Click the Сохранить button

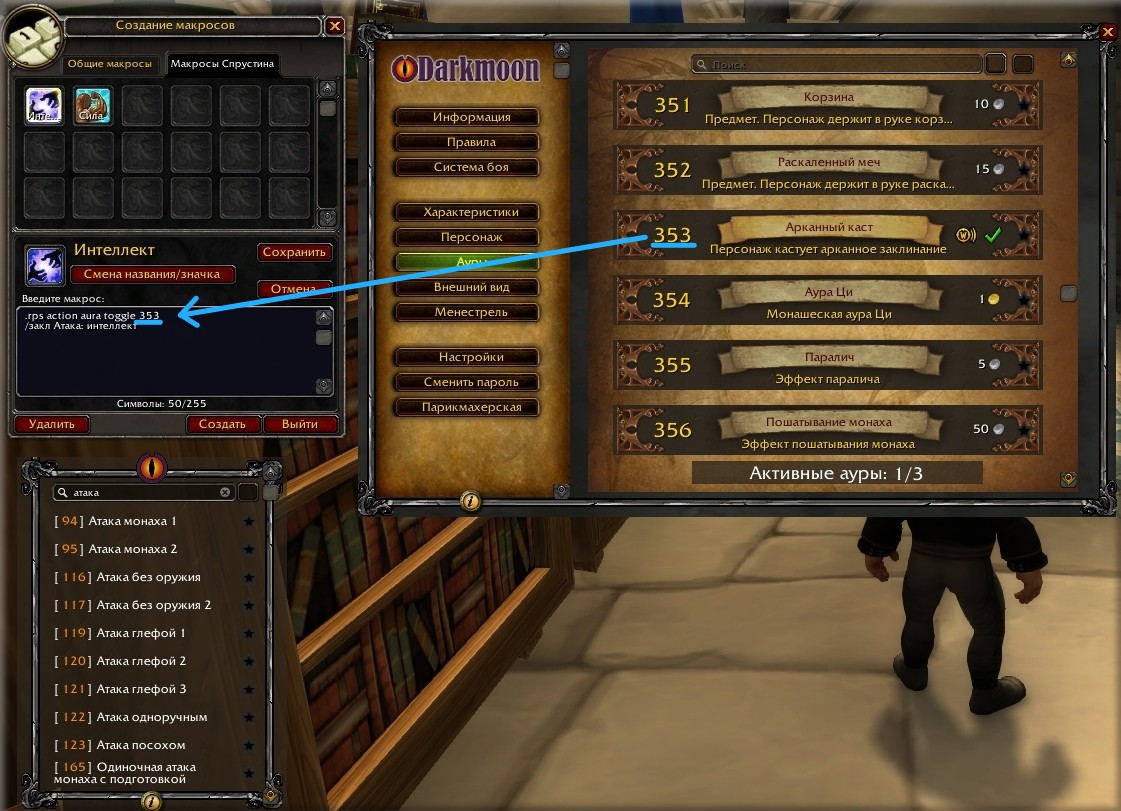point(295,252)
